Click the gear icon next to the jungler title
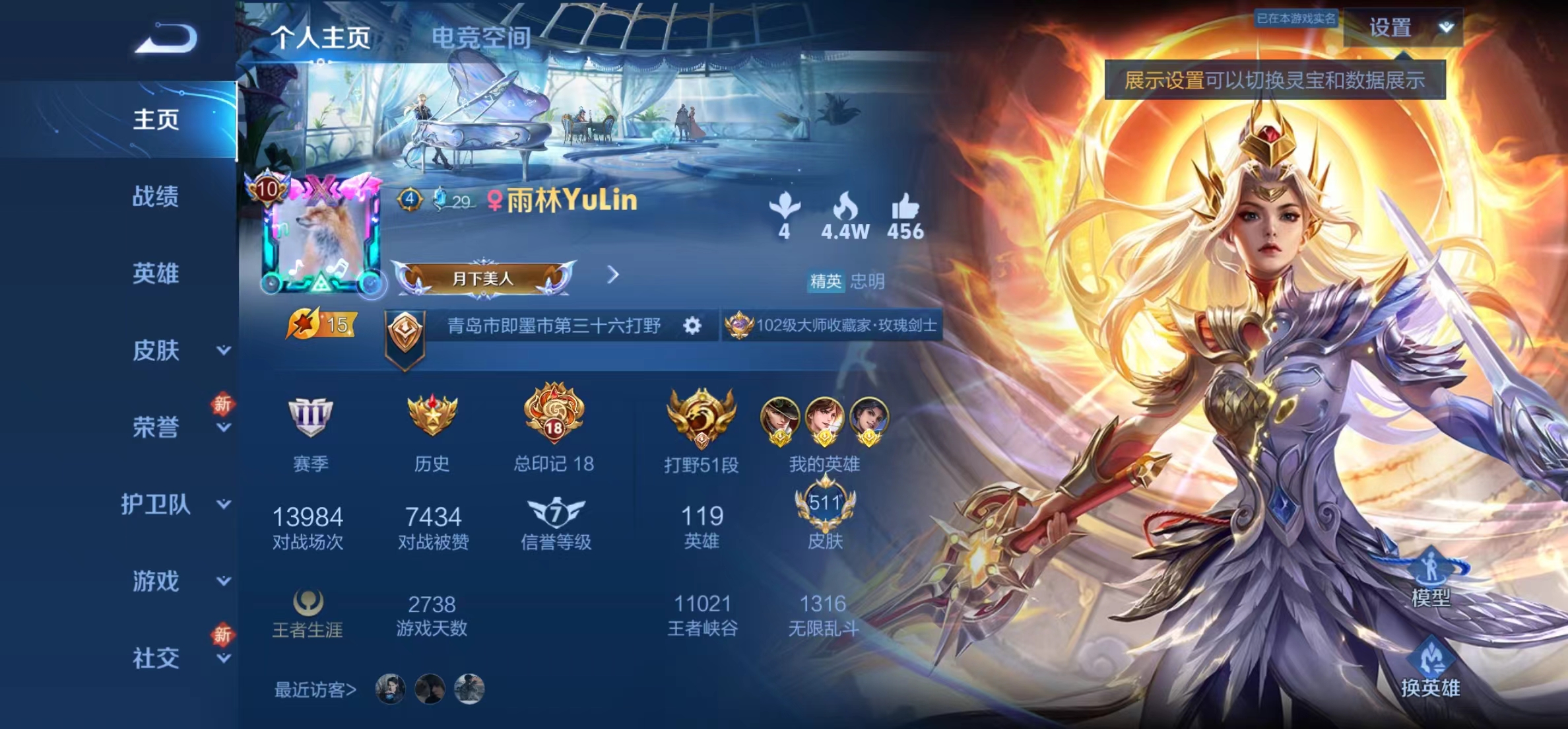Viewport: 1568px width, 729px height. click(x=692, y=326)
